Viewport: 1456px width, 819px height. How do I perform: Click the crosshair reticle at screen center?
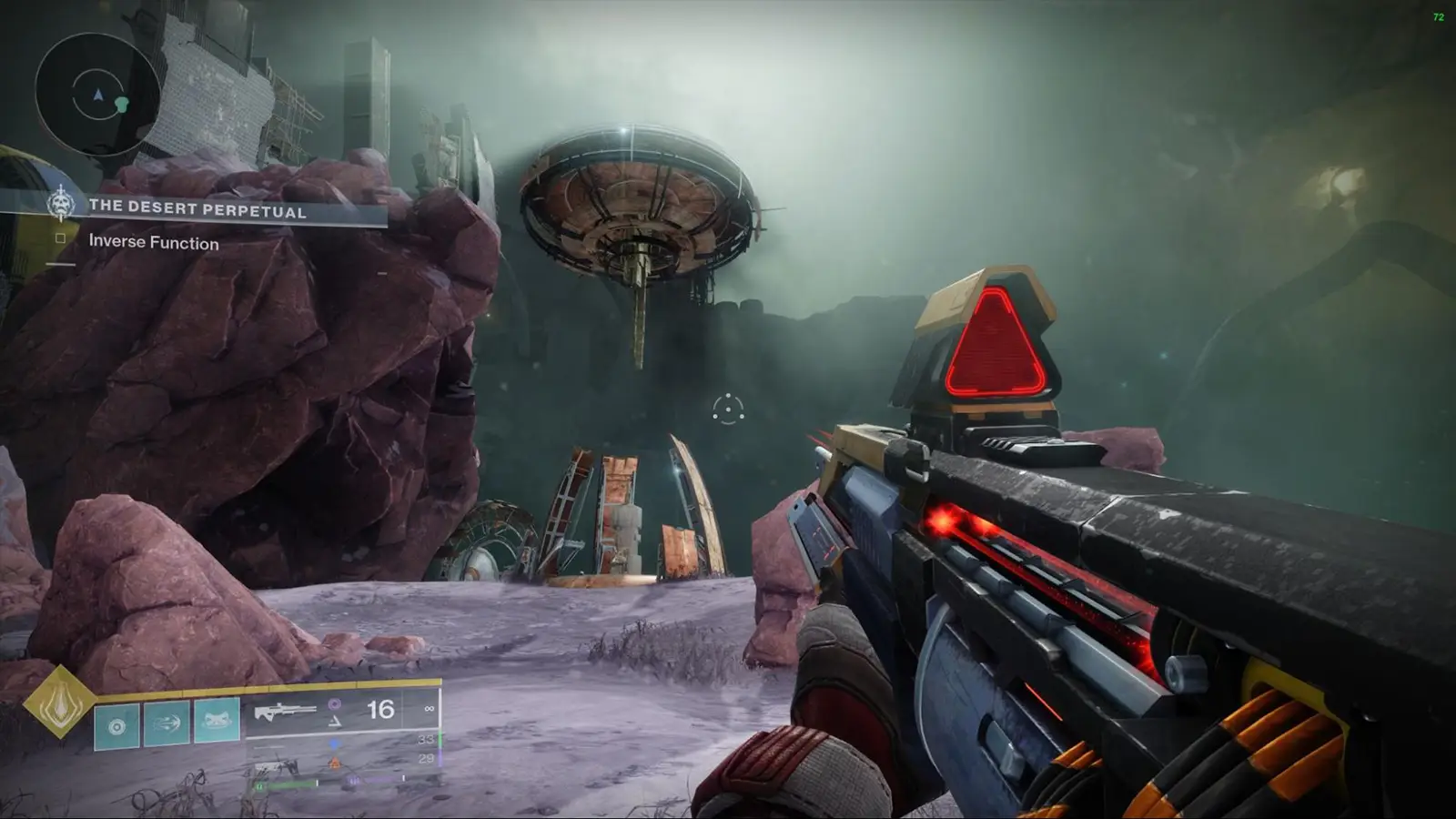click(728, 411)
